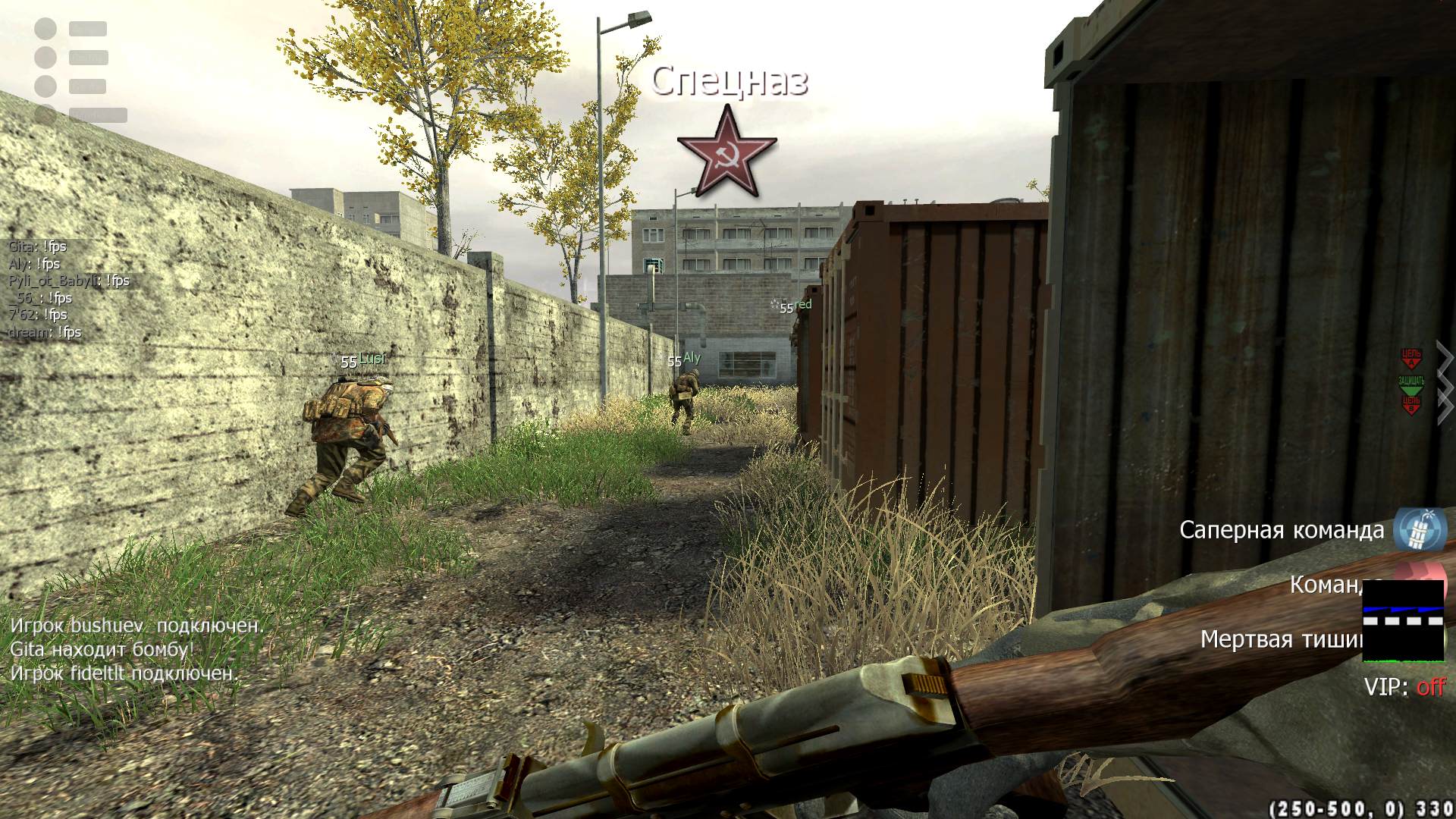Screen dimensions: 1456x819
Task: Click the Саперная команда dynamite perk icon
Action: pos(1420,529)
